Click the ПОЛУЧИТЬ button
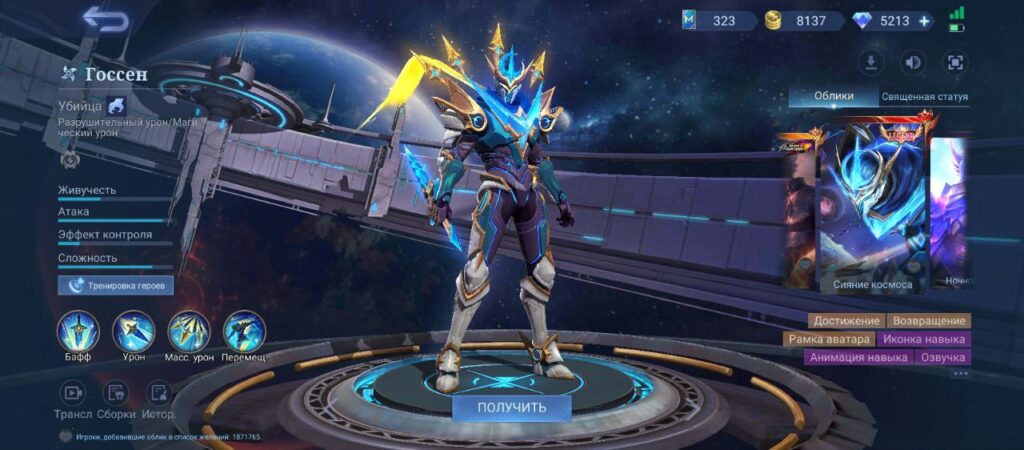The height and width of the screenshot is (450, 1024). (x=511, y=407)
